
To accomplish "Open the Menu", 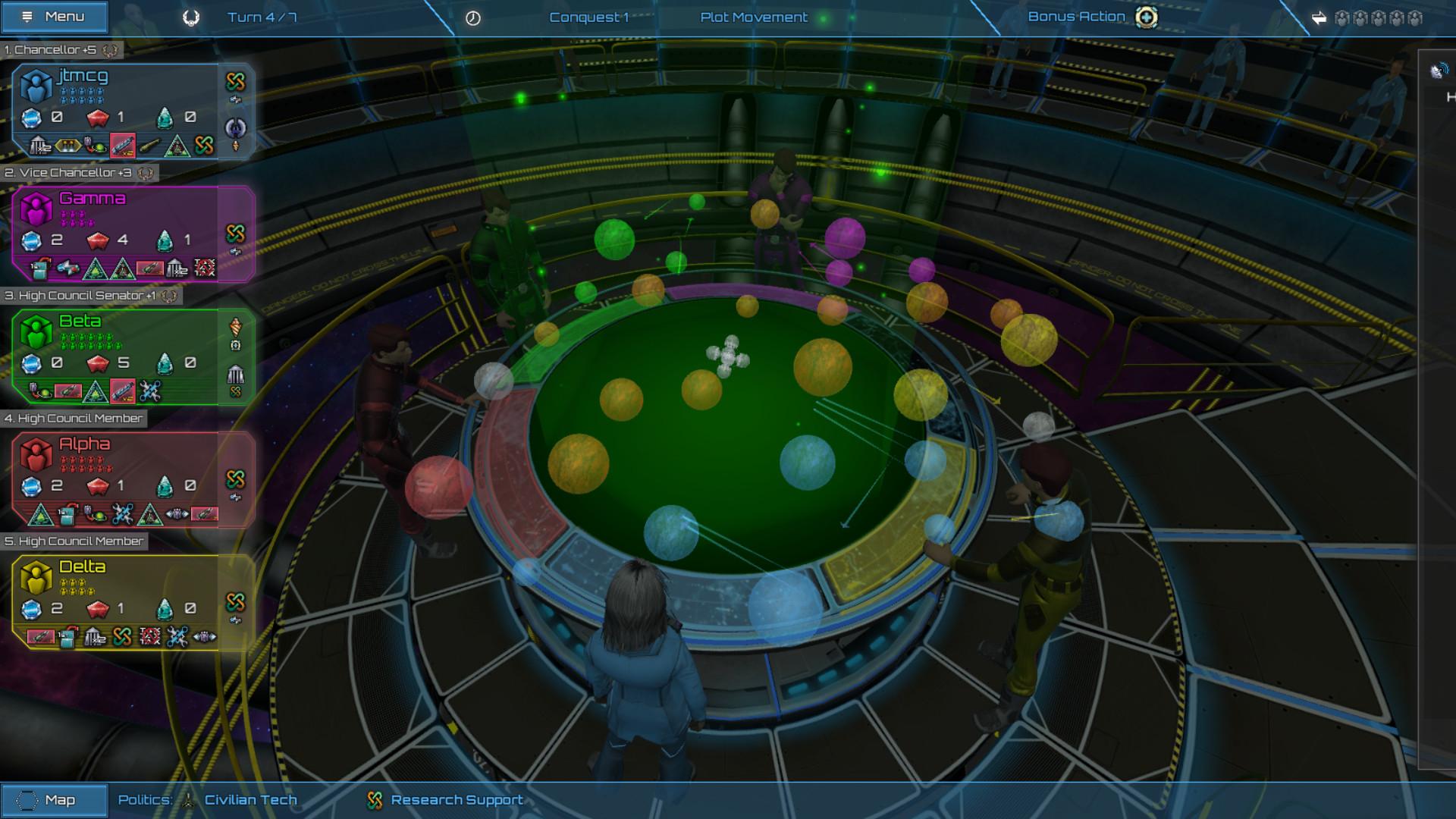I will coord(53,16).
